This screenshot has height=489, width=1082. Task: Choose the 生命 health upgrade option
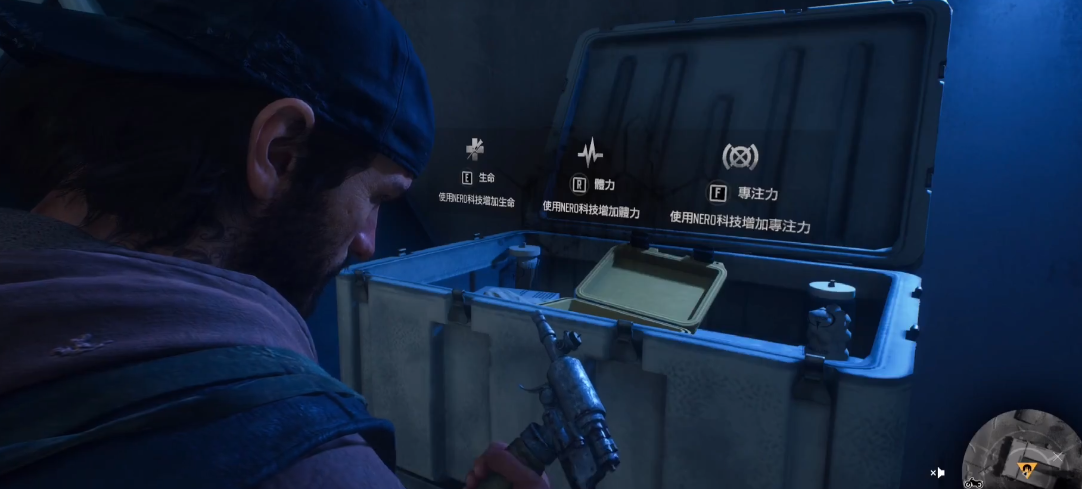click(478, 178)
